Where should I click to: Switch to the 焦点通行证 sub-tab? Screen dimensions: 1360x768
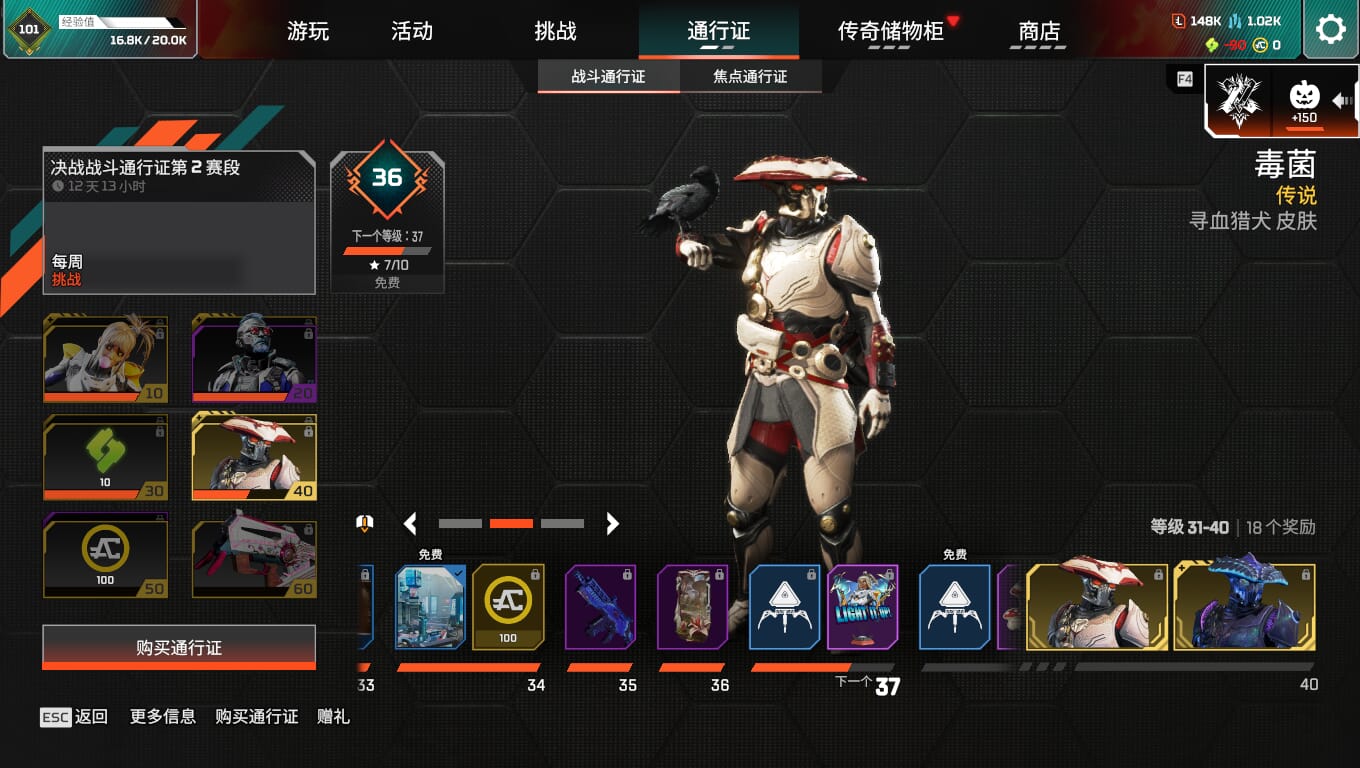[750, 76]
